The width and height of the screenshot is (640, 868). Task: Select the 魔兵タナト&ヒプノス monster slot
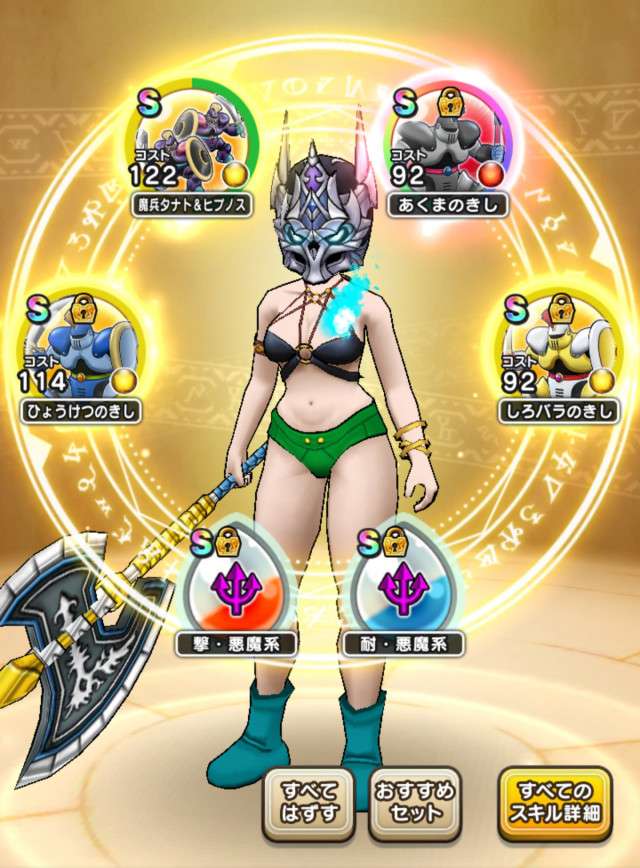coord(192,148)
